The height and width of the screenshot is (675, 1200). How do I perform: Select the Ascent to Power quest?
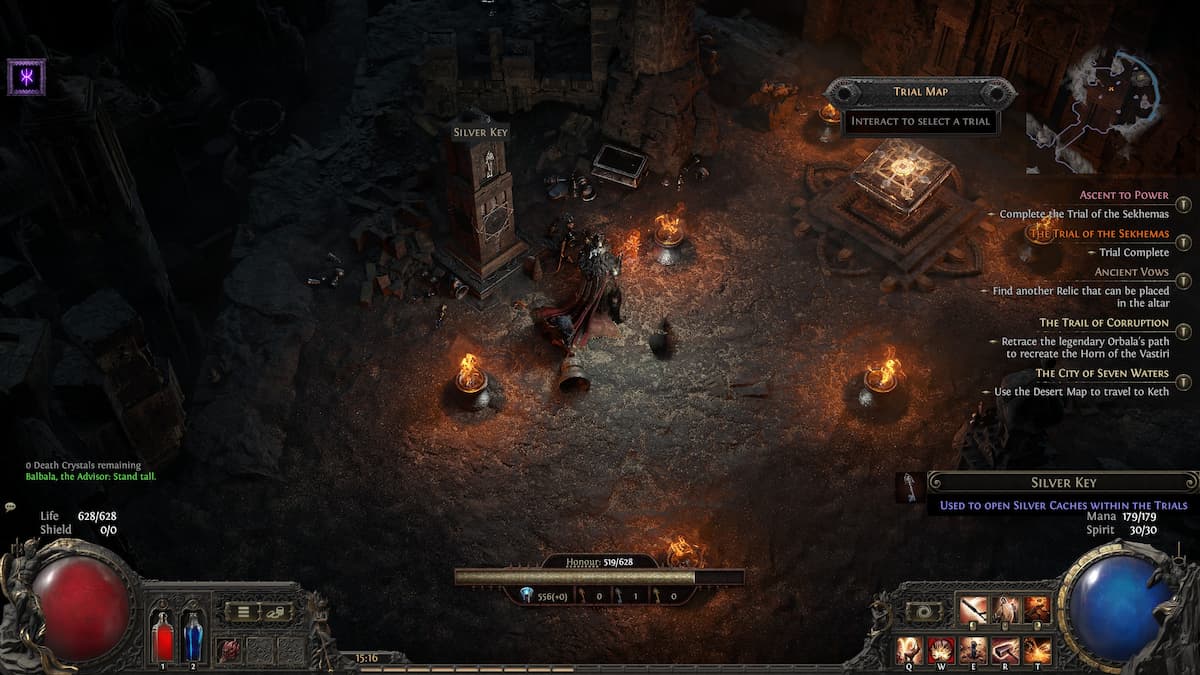[1124, 195]
